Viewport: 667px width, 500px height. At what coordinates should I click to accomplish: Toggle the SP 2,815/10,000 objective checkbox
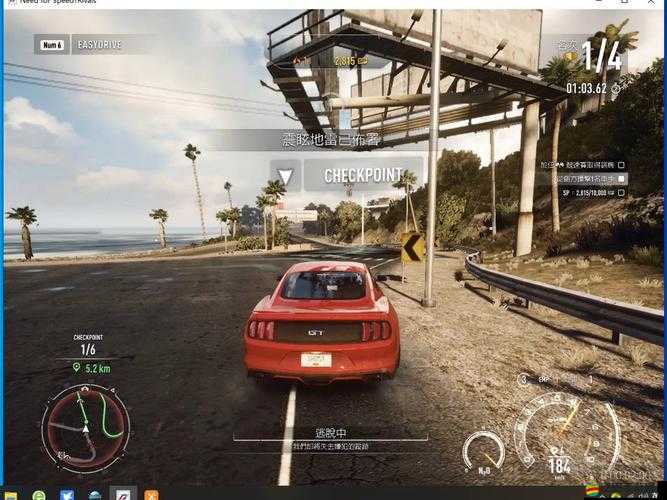pyautogui.click(x=621, y=193)
